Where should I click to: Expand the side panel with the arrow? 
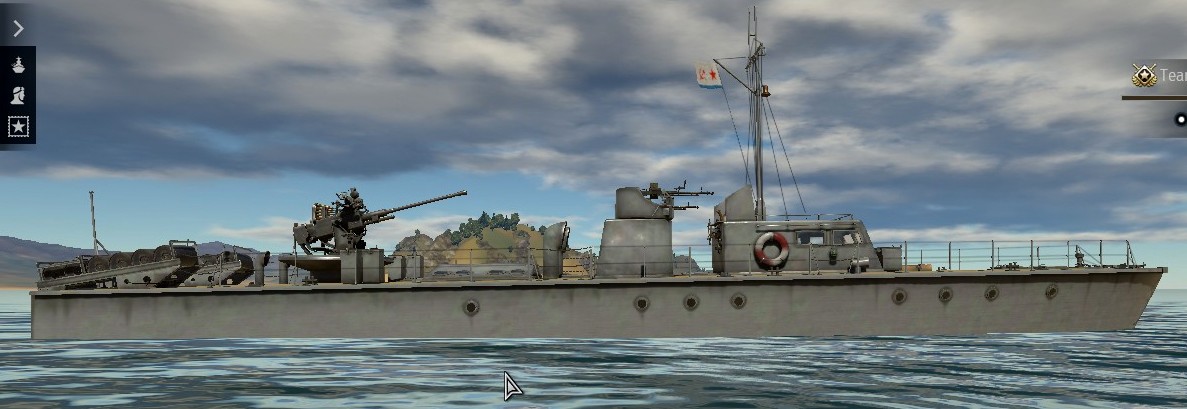[x=17, y=28]
